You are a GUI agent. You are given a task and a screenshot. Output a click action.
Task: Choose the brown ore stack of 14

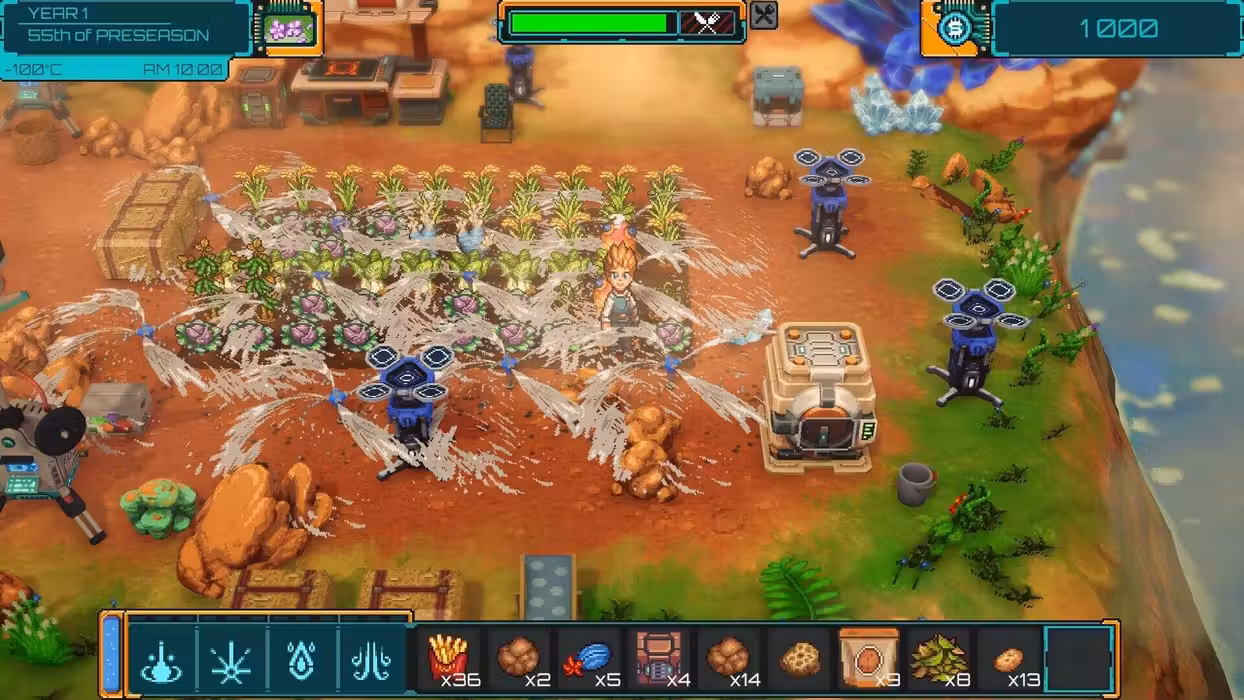coord(728,659)
